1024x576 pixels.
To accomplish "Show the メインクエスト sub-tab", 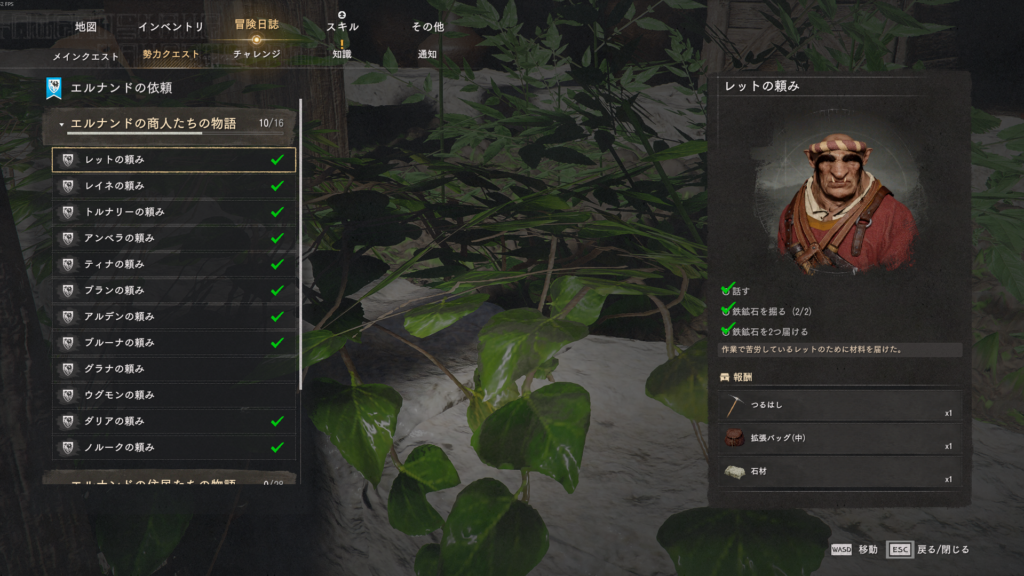I will click(86, 55).
